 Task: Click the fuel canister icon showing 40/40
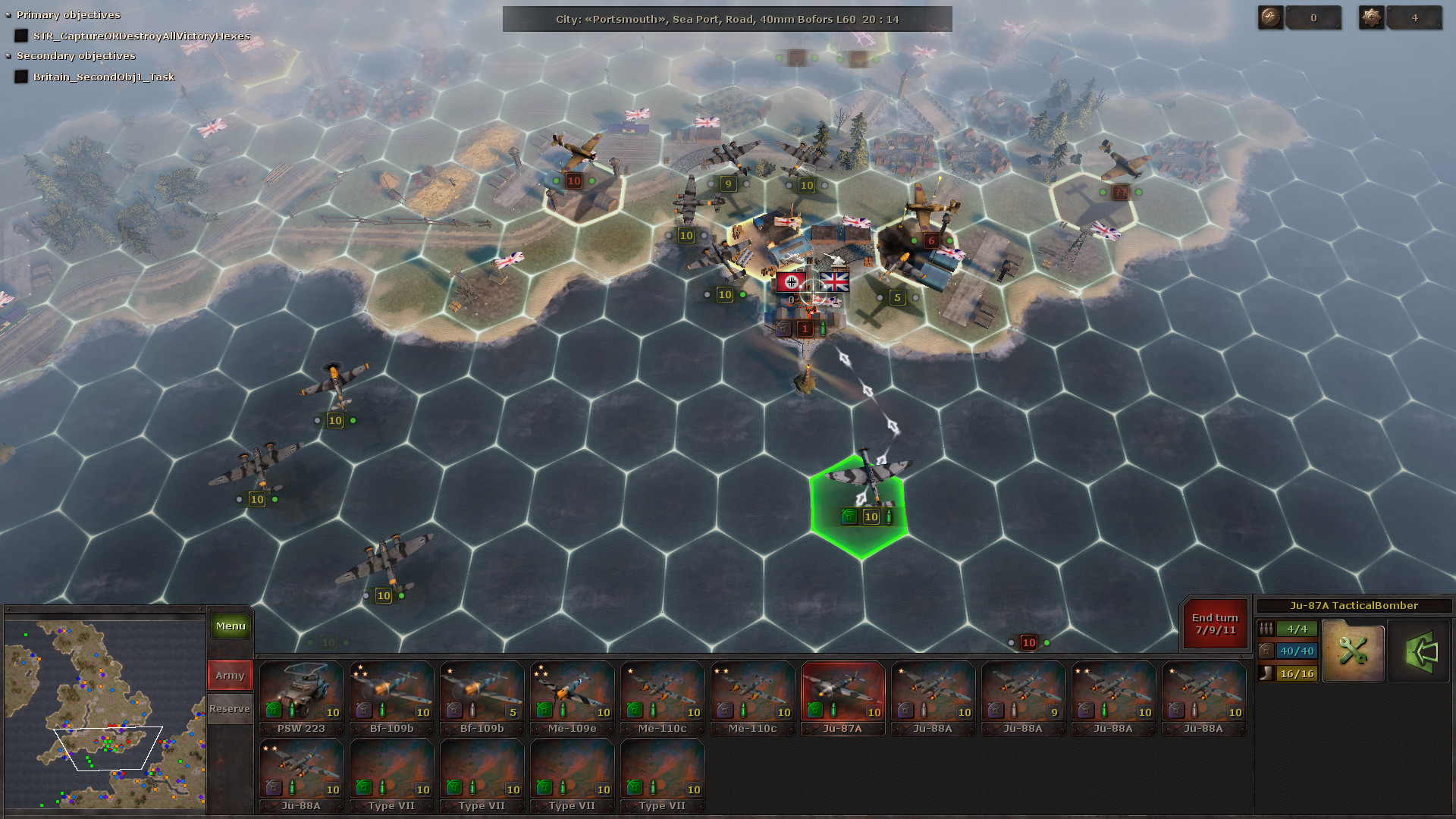tap(1267, 650)
